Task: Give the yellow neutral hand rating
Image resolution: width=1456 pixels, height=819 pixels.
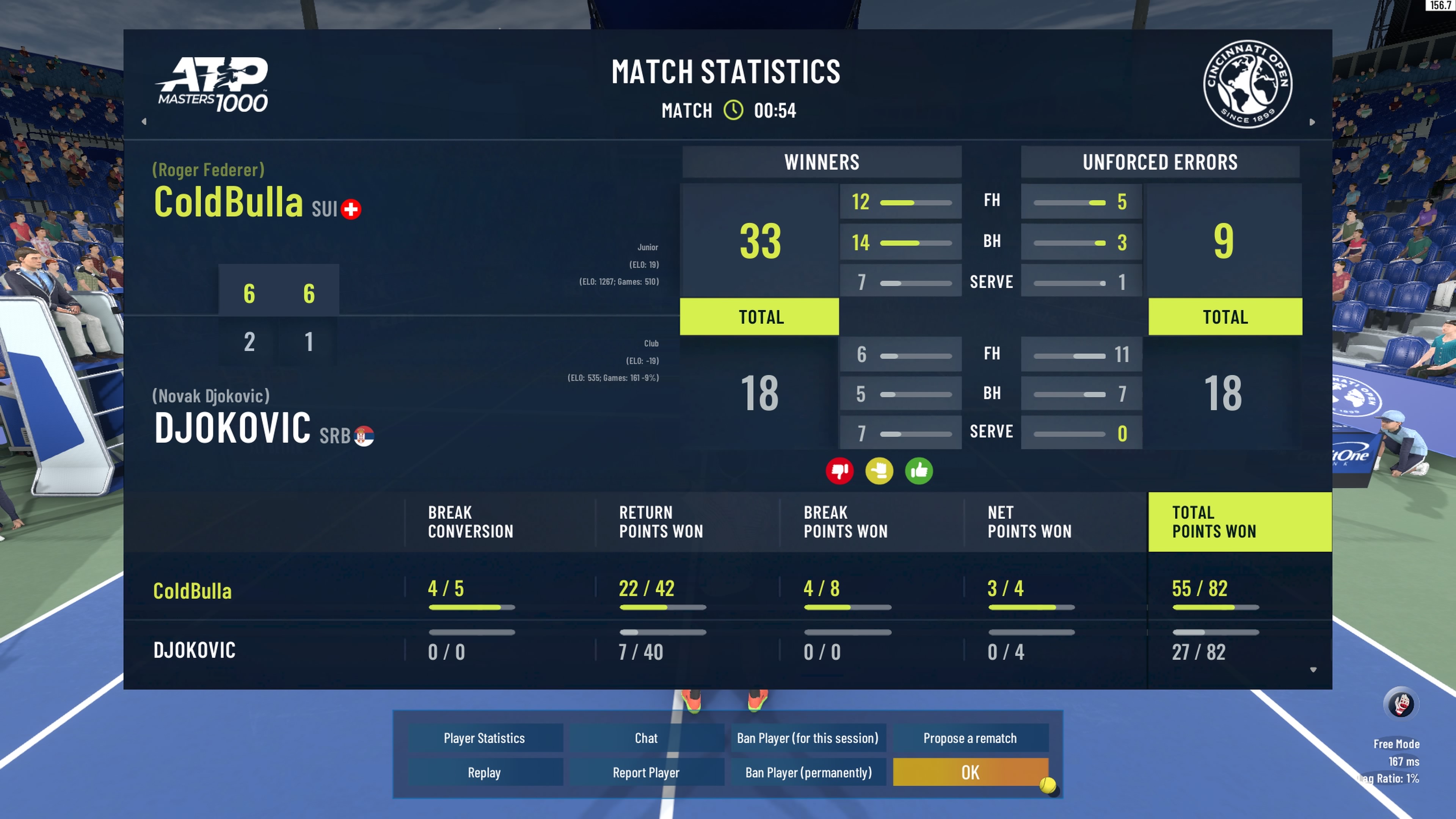Action: 880,471
